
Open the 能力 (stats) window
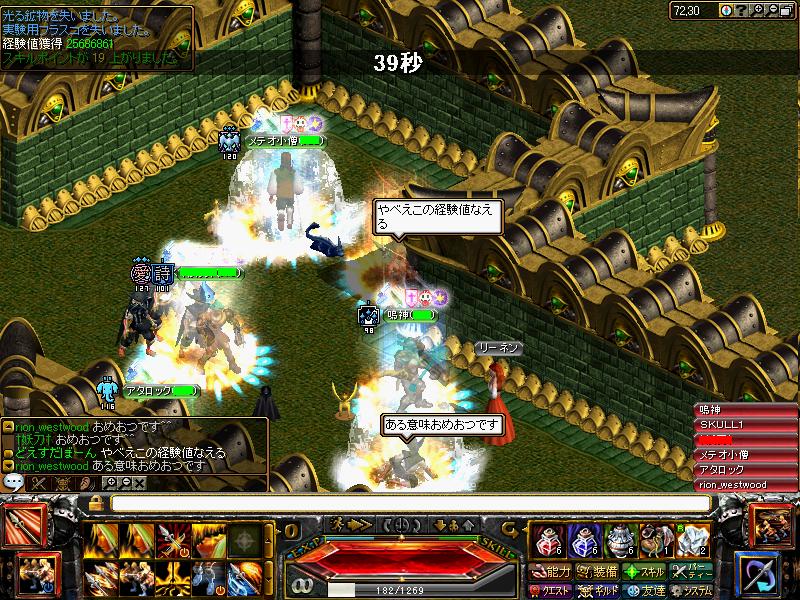[550, 572]
